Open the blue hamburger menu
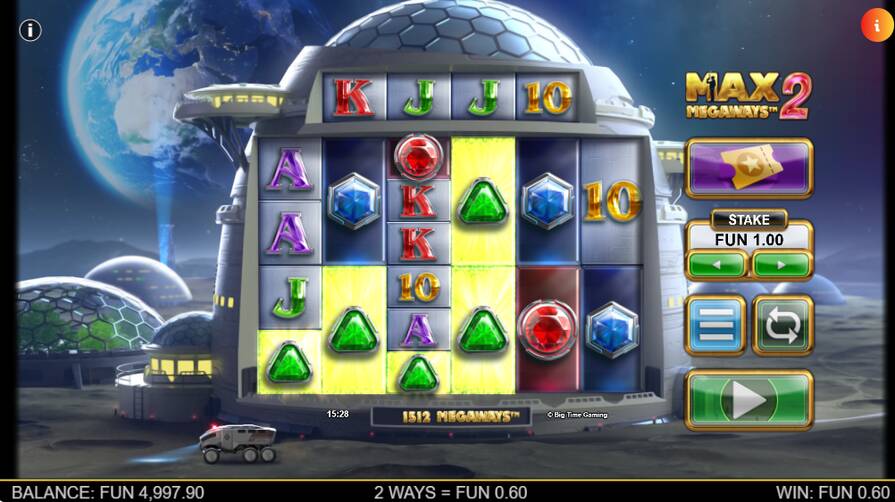 pos(715,326)
